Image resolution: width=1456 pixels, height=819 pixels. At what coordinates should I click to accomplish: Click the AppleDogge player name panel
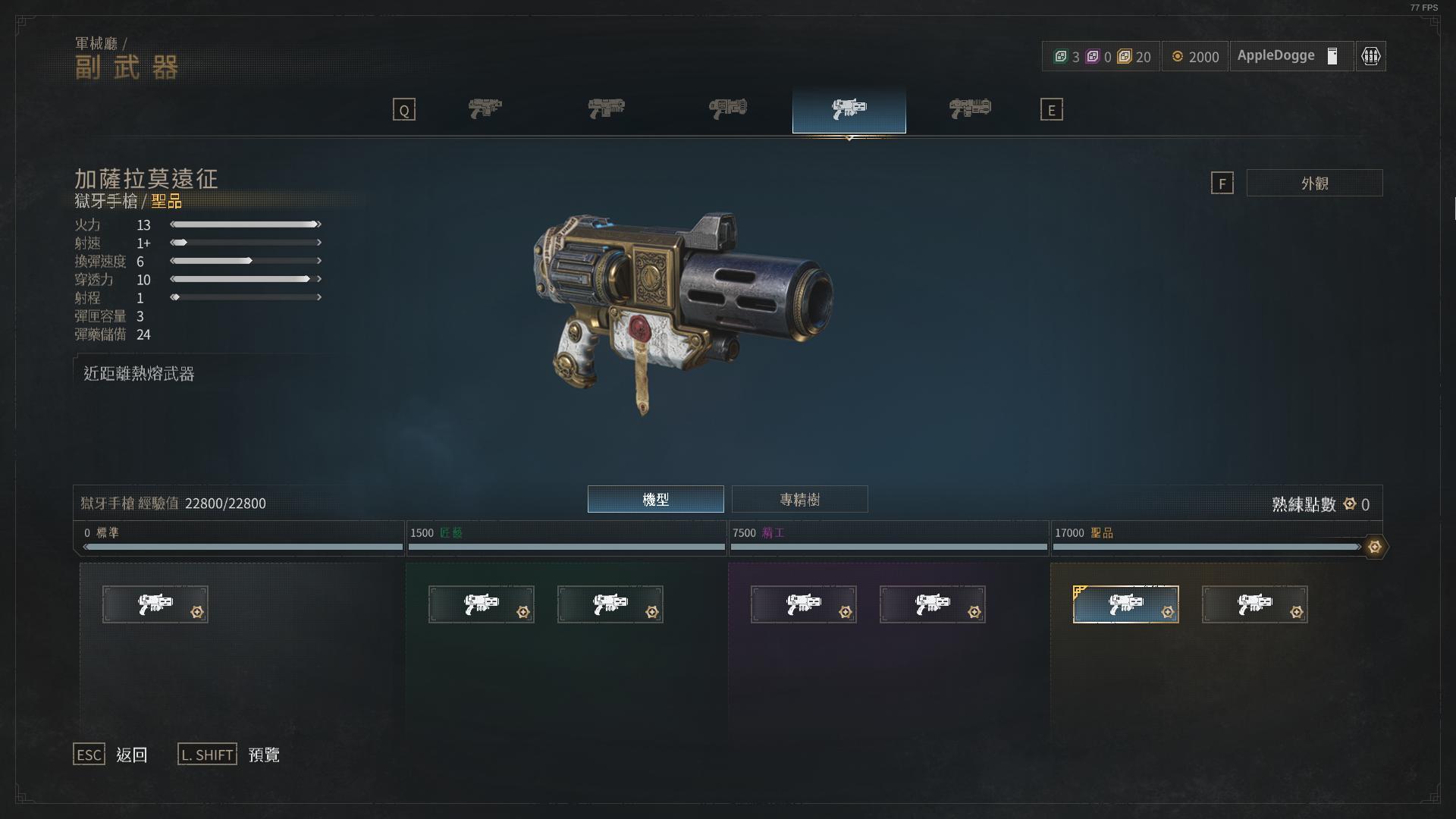pos(1289,56)
